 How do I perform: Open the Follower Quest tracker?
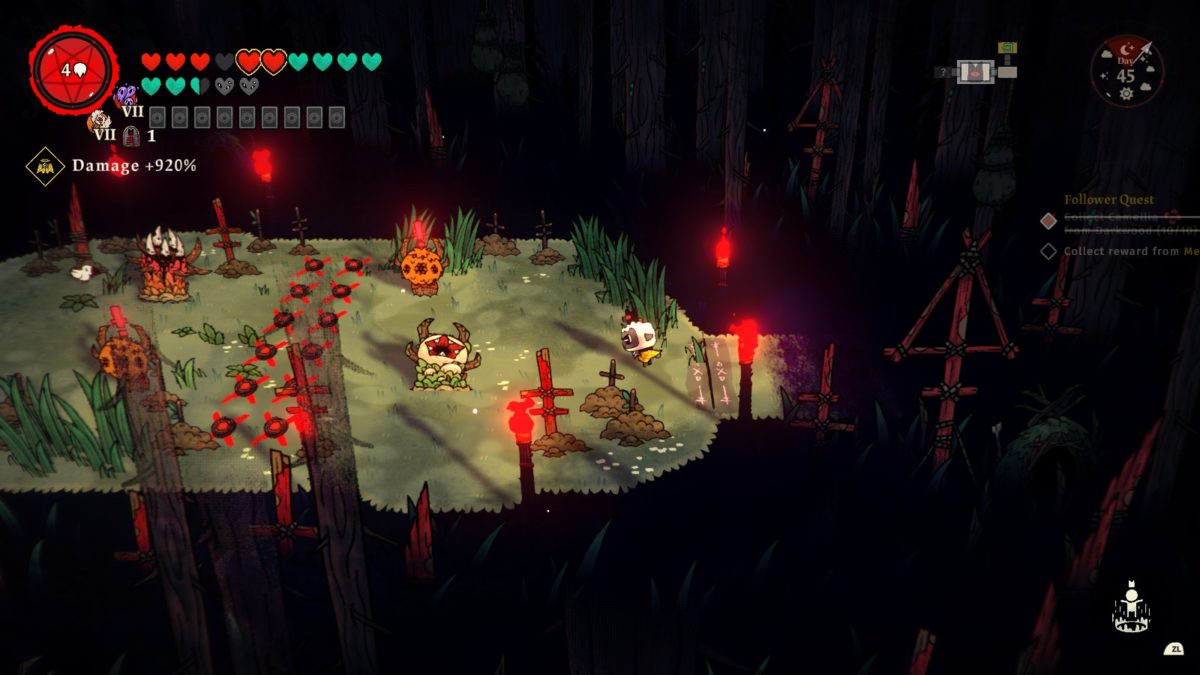coord(1108,200)
